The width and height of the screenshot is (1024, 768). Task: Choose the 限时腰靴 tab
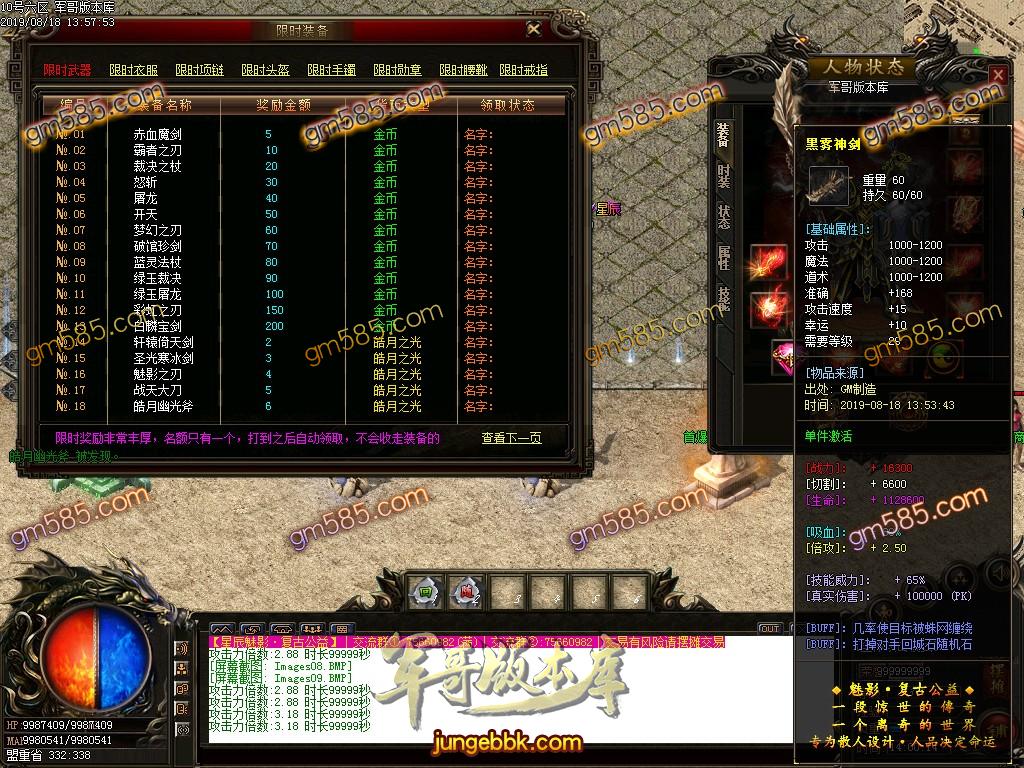463,70
